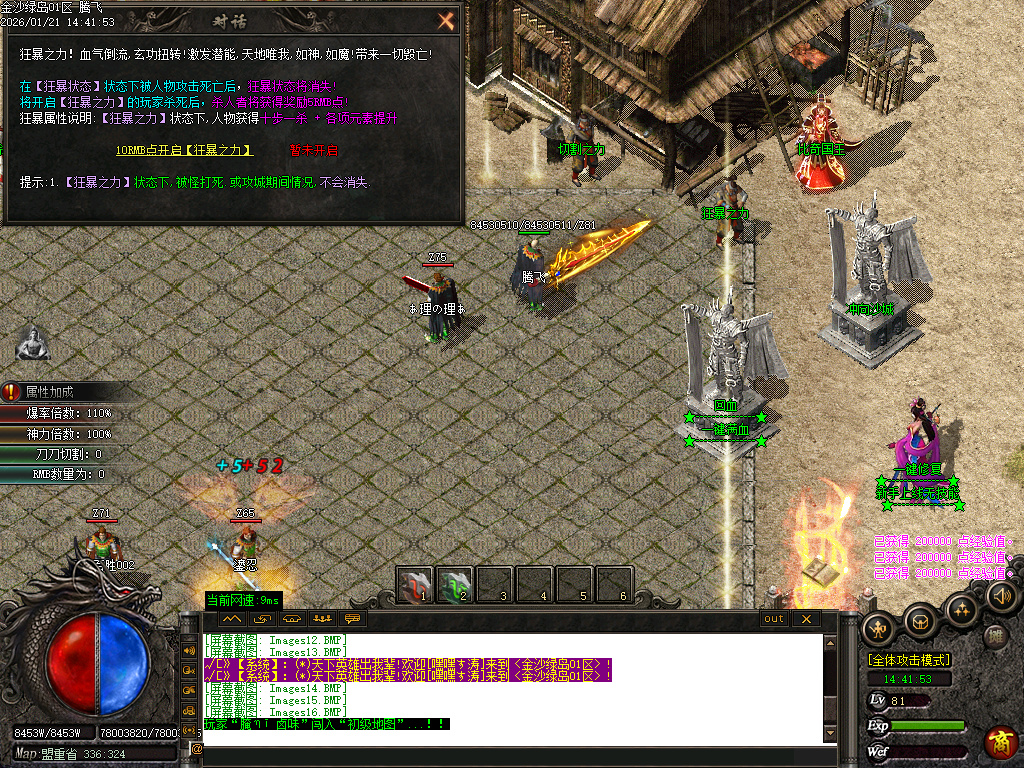Select the green item in hotbar slot 2
Image resolution: width=1024 pixels, height=768 pixels.
click(455, 585)
